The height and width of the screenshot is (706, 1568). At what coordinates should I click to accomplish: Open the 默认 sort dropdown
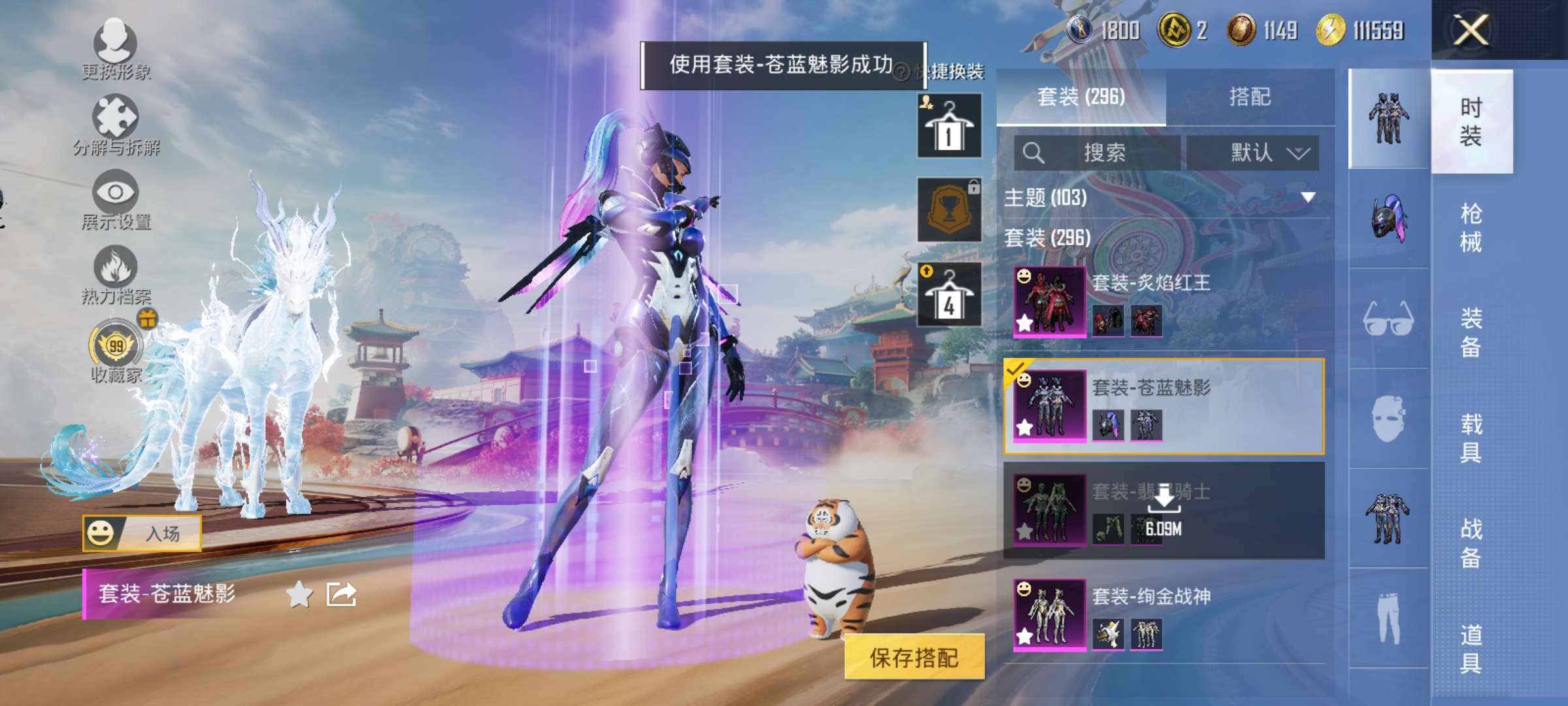1254,153
